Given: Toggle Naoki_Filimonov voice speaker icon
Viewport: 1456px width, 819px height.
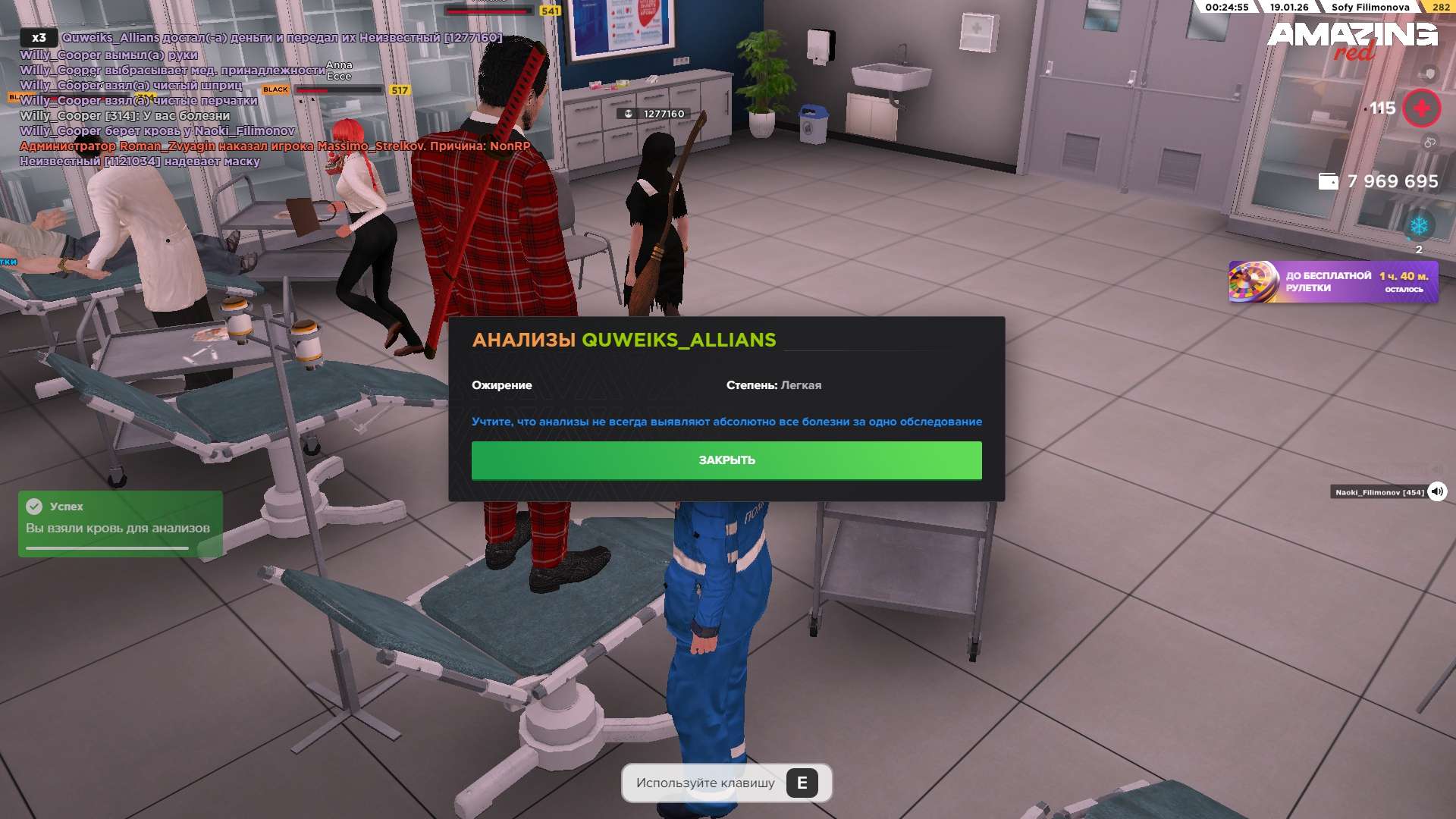Looking at the screenshot, I should 1436,492.
